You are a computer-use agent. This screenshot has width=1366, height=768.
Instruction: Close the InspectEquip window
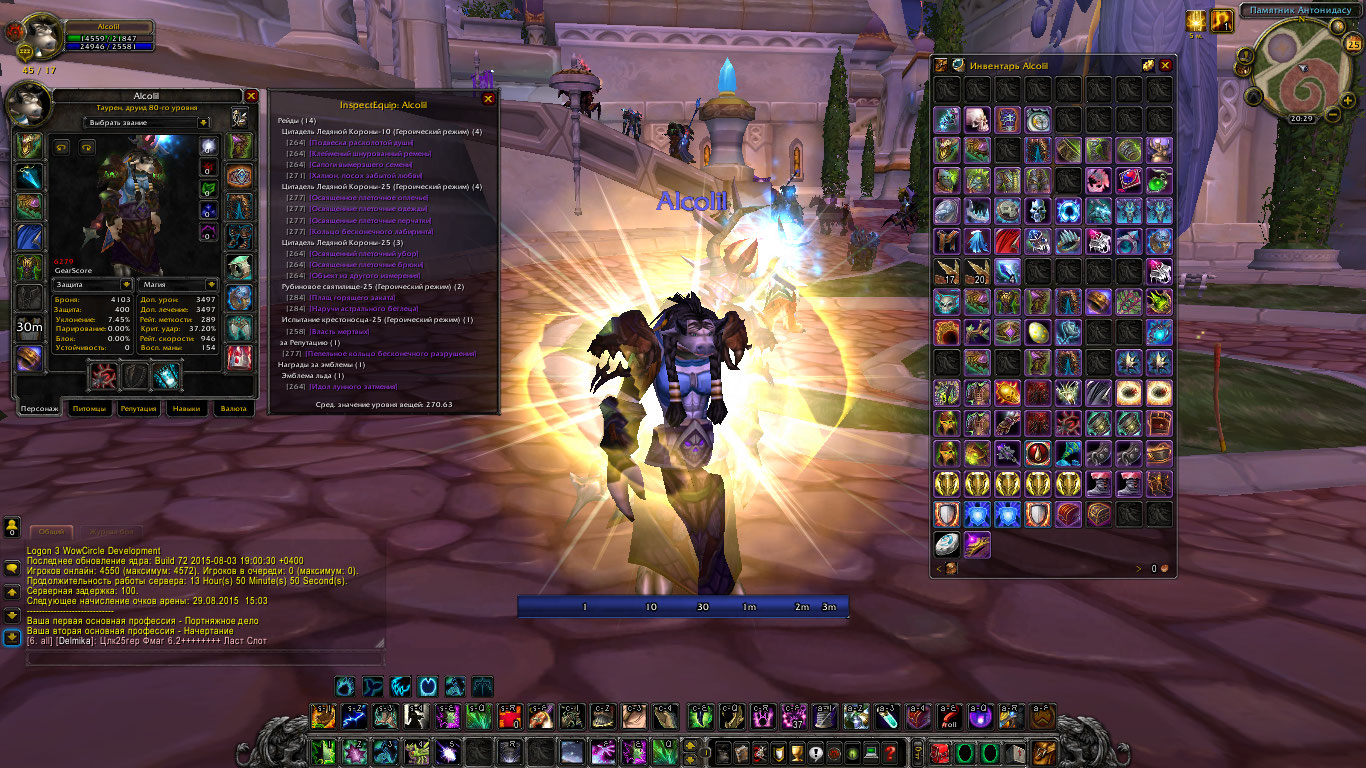click(488, 99)
